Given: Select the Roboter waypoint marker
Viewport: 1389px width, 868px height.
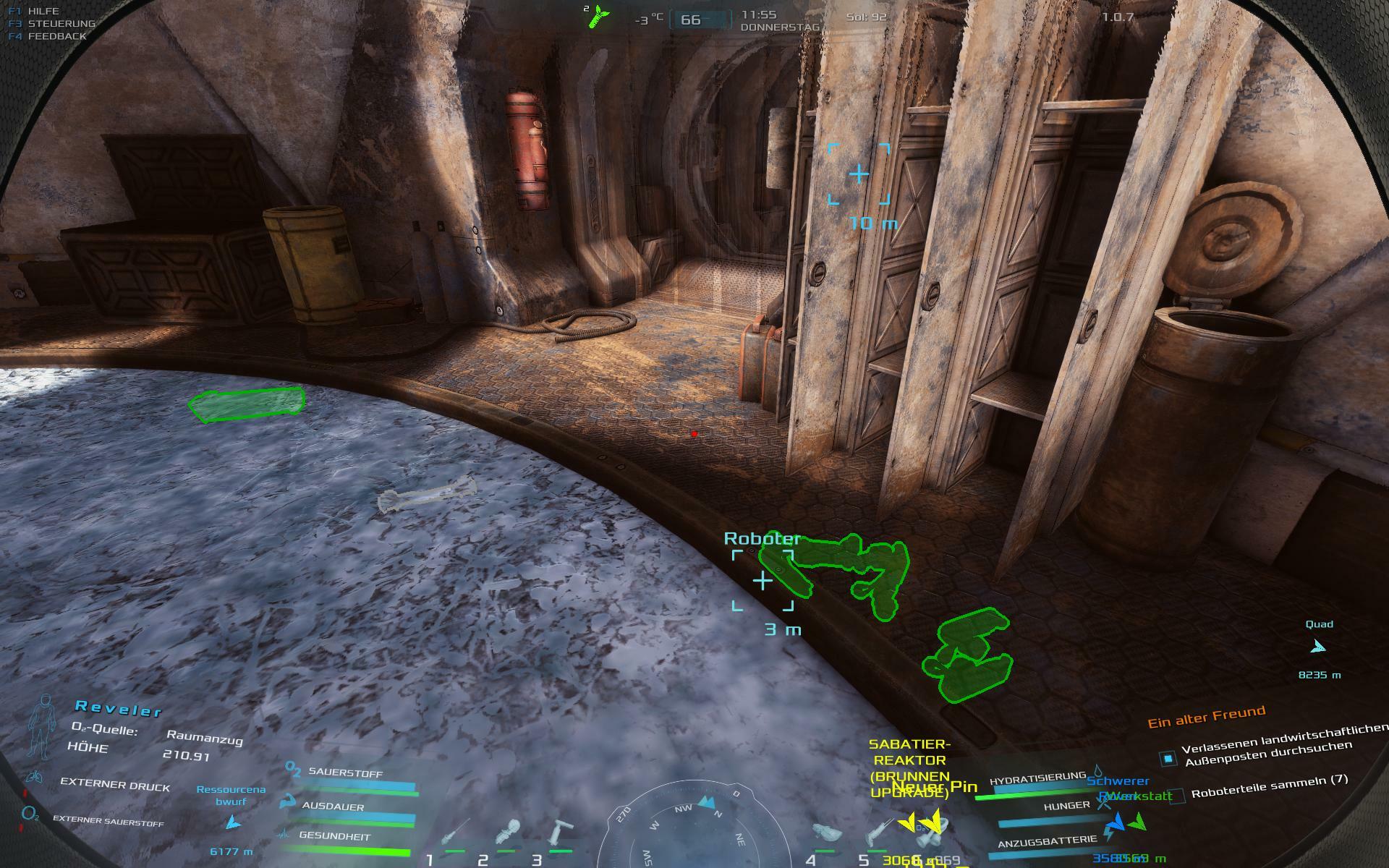Looking at the screenshot, I should coord(763,580).
